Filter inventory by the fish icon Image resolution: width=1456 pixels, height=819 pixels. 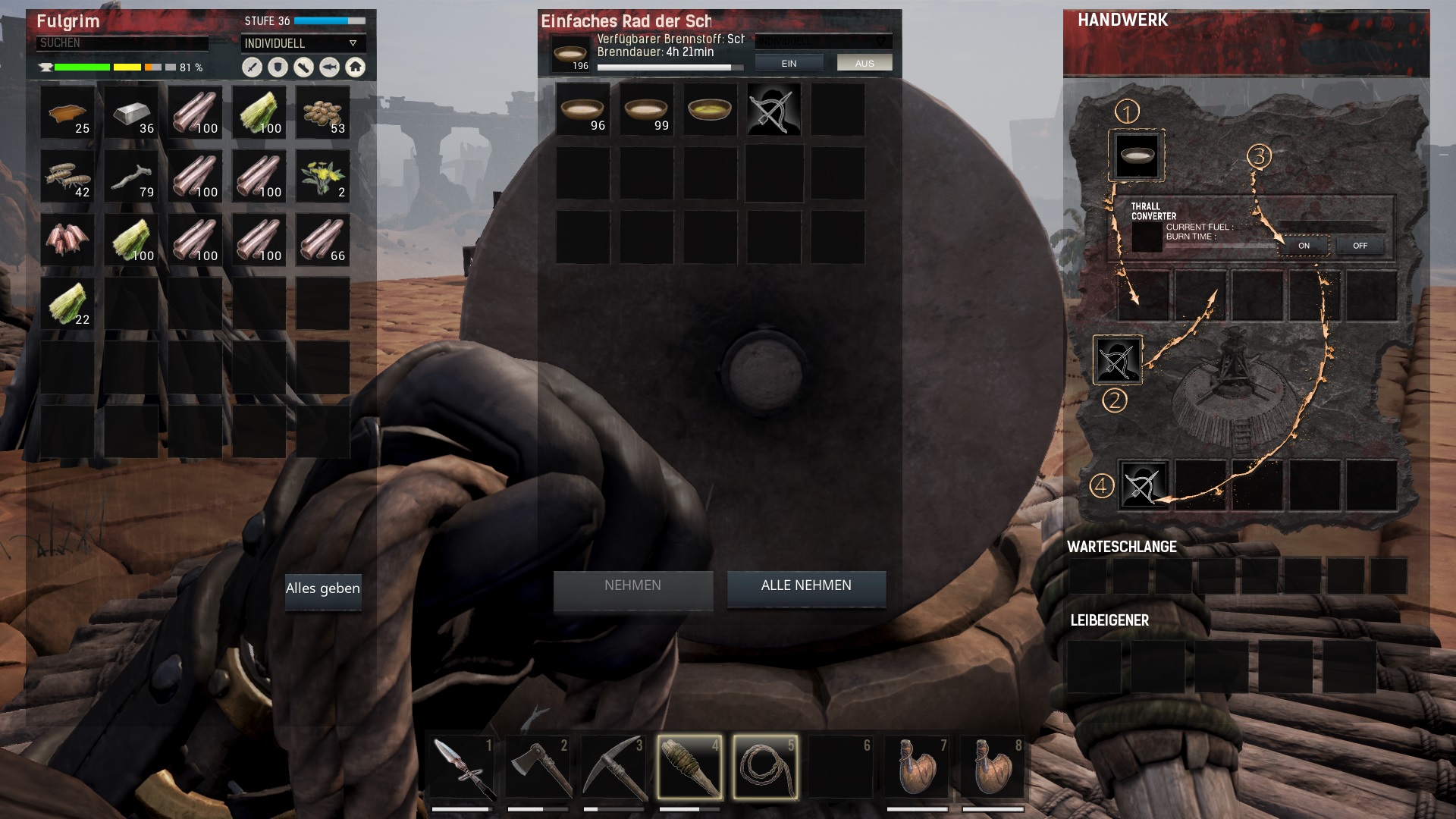[x=329, y=67]
